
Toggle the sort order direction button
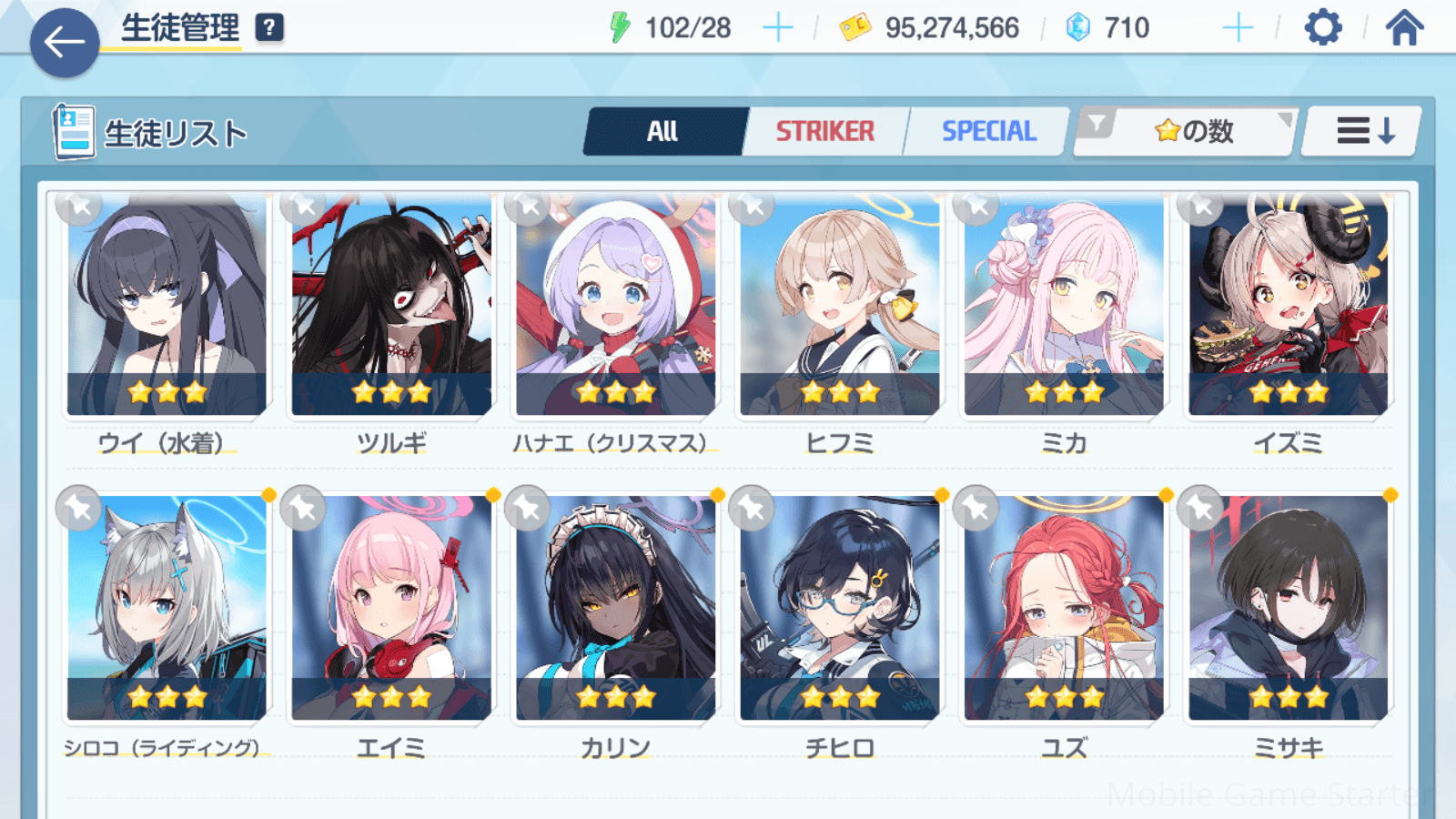[1363, 132]
